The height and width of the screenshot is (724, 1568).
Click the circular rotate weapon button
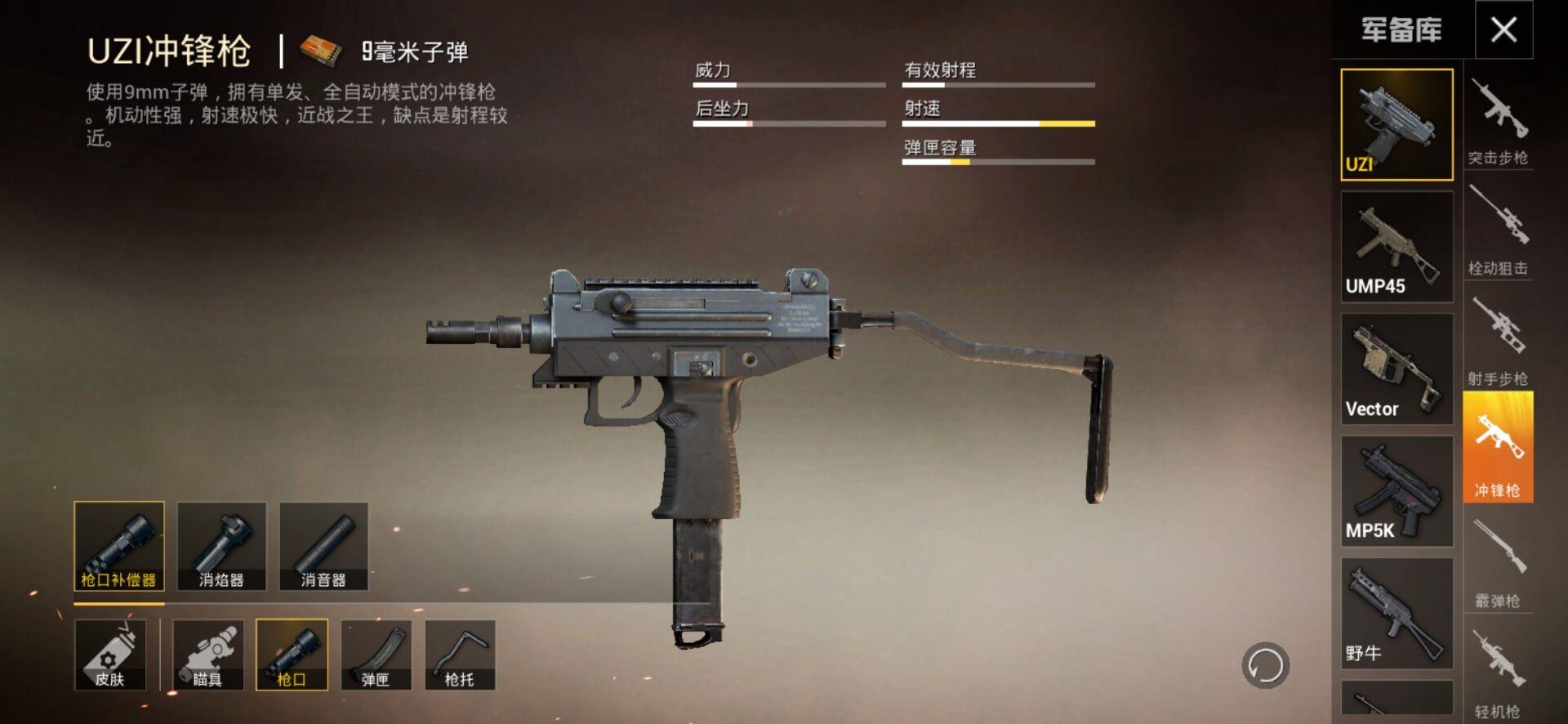click(x=1265, y=665)
